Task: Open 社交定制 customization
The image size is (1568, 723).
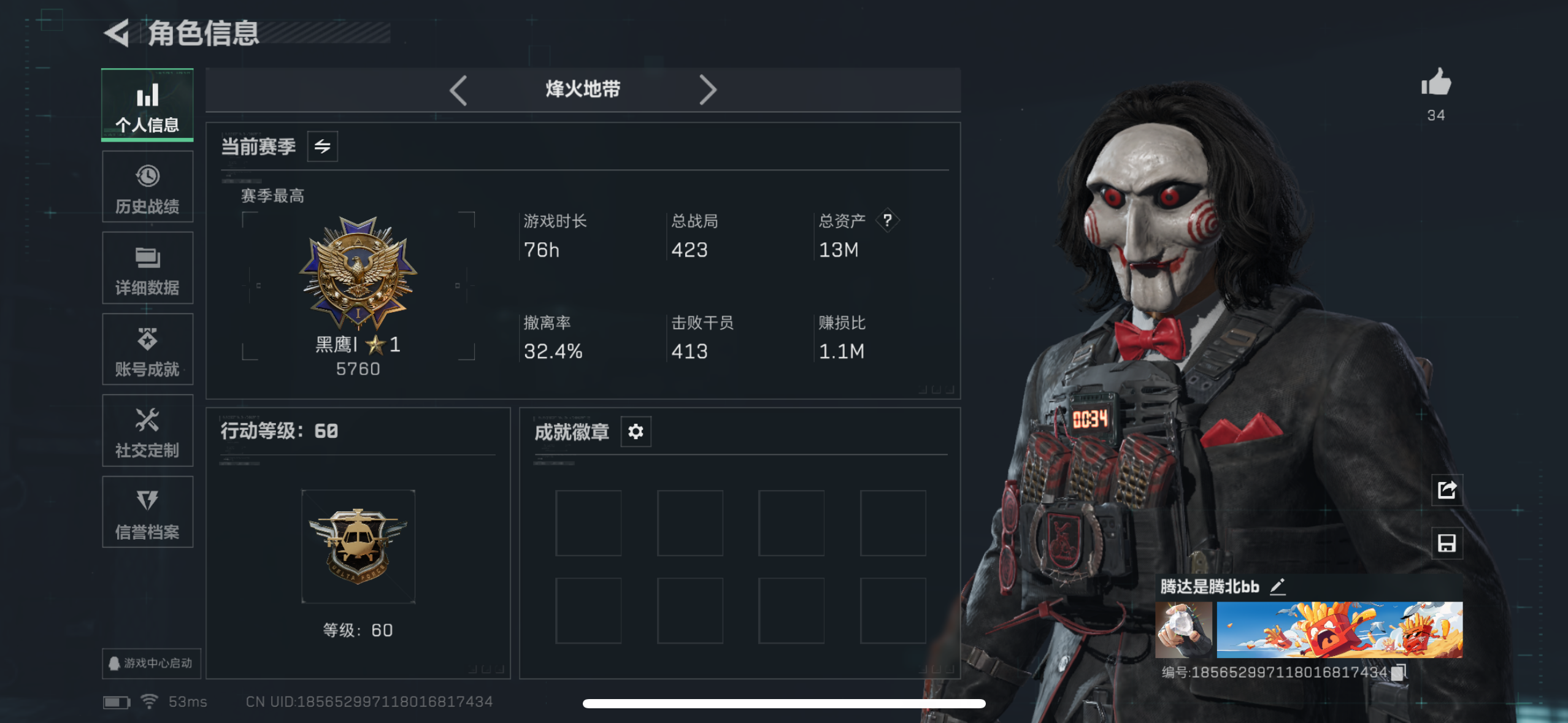Action: coord(147,430)
